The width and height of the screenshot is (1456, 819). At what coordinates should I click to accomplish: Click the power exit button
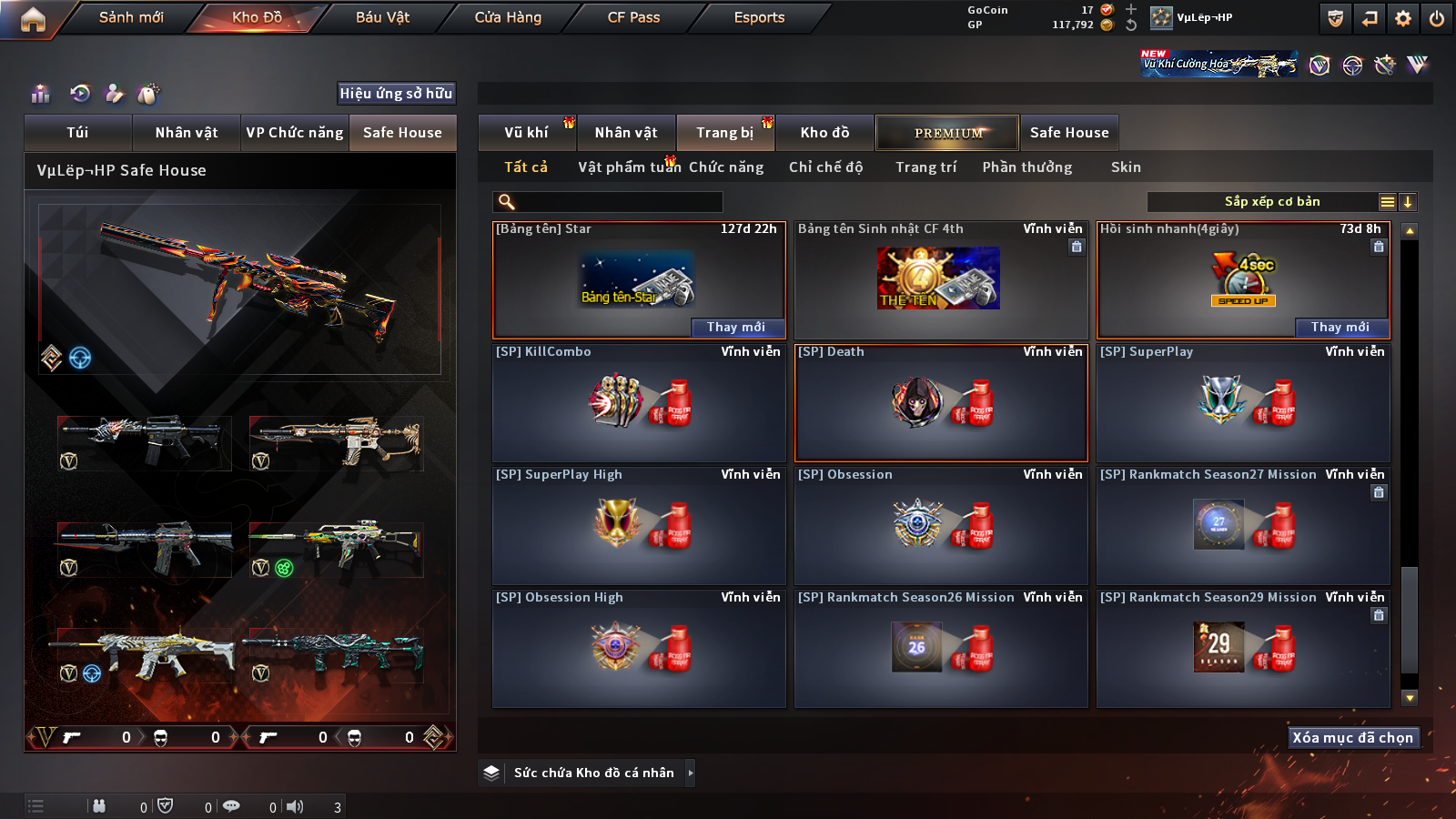1437,18
